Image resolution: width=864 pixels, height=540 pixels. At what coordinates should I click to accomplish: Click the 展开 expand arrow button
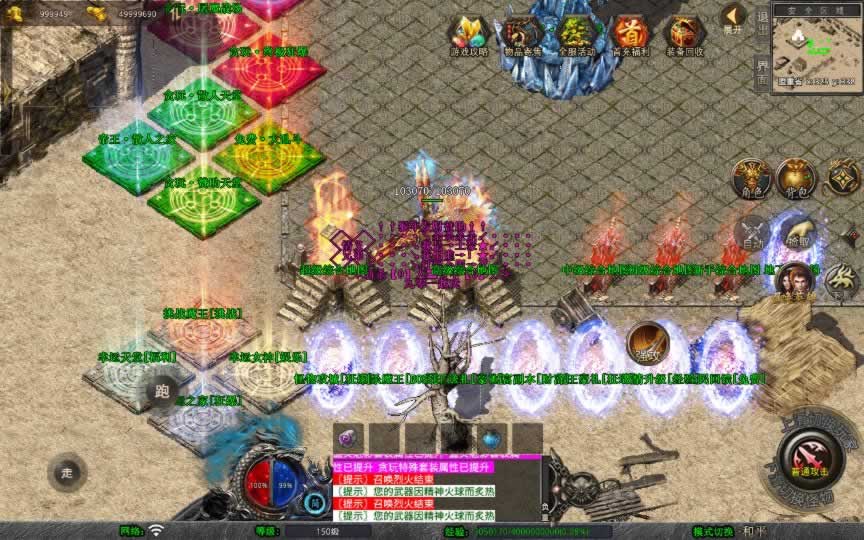pyautogui.click(x=734, y=18)
